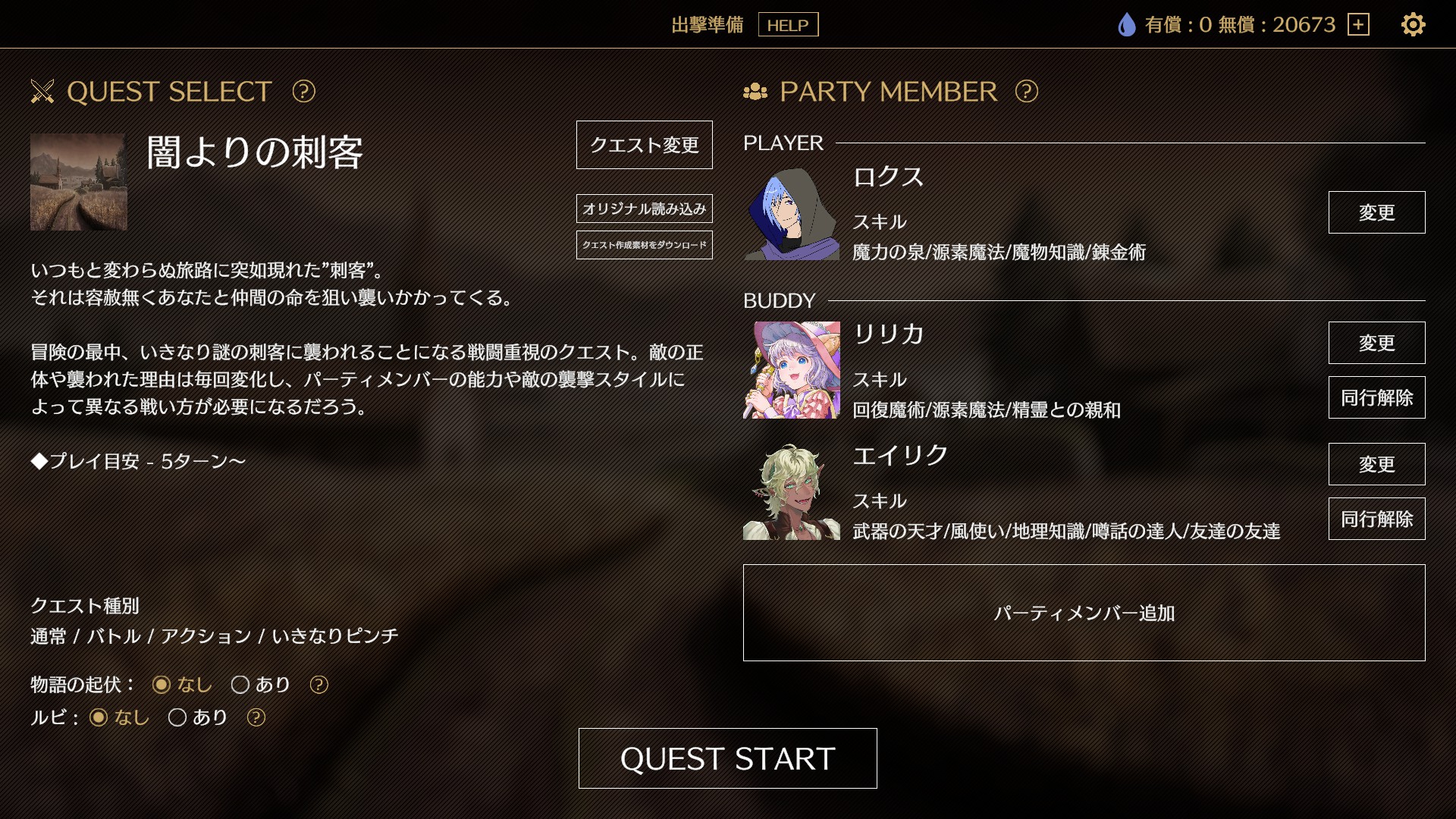
Task: Click 同行解除 for buddy エイリク
Action: point(1376,519)
